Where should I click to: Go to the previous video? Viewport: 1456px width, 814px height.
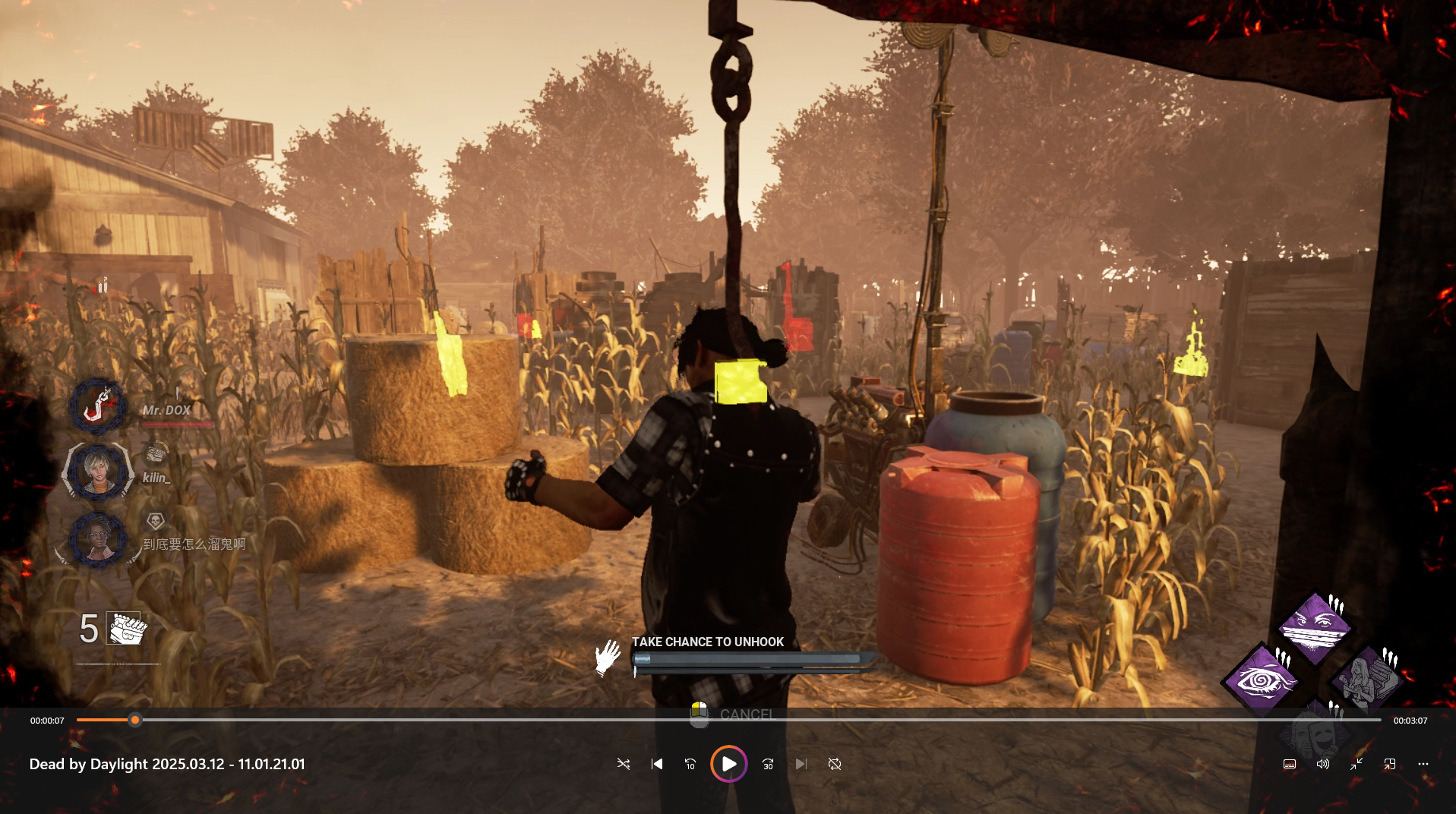[656, 764]
